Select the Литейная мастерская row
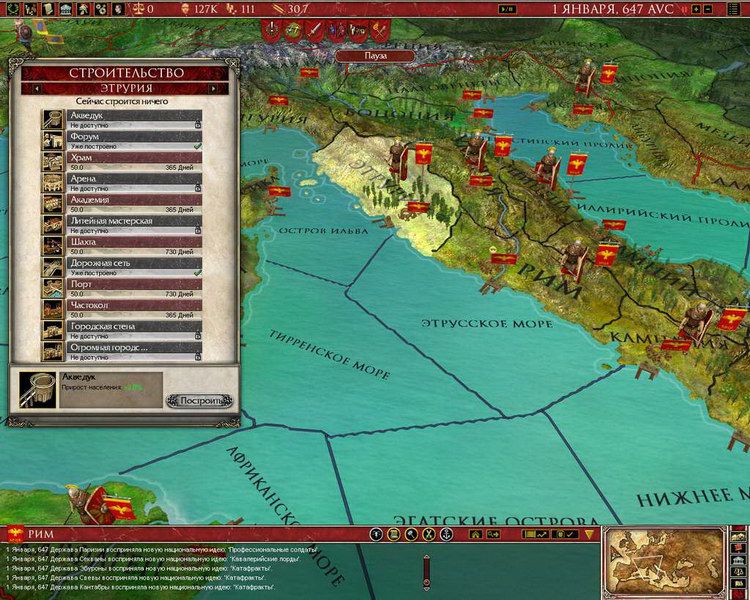Image resolution: width=750 pixels, height=600 pixels. pos(134,223)
